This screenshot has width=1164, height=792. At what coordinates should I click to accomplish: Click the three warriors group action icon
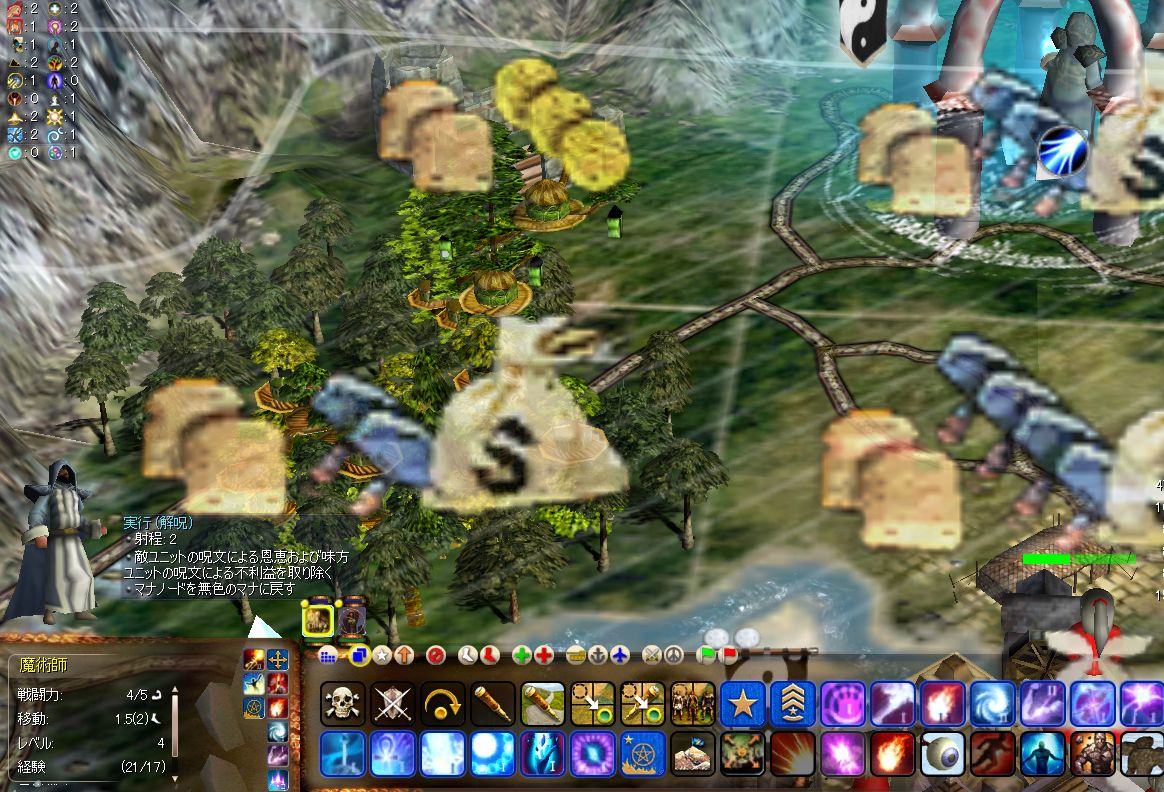pos(693,704)
